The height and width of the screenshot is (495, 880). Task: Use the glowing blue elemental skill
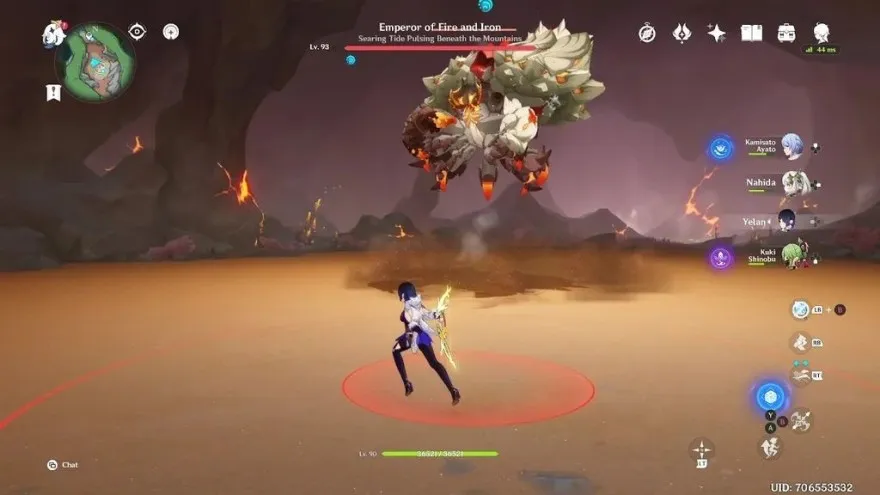pos(770,396)
